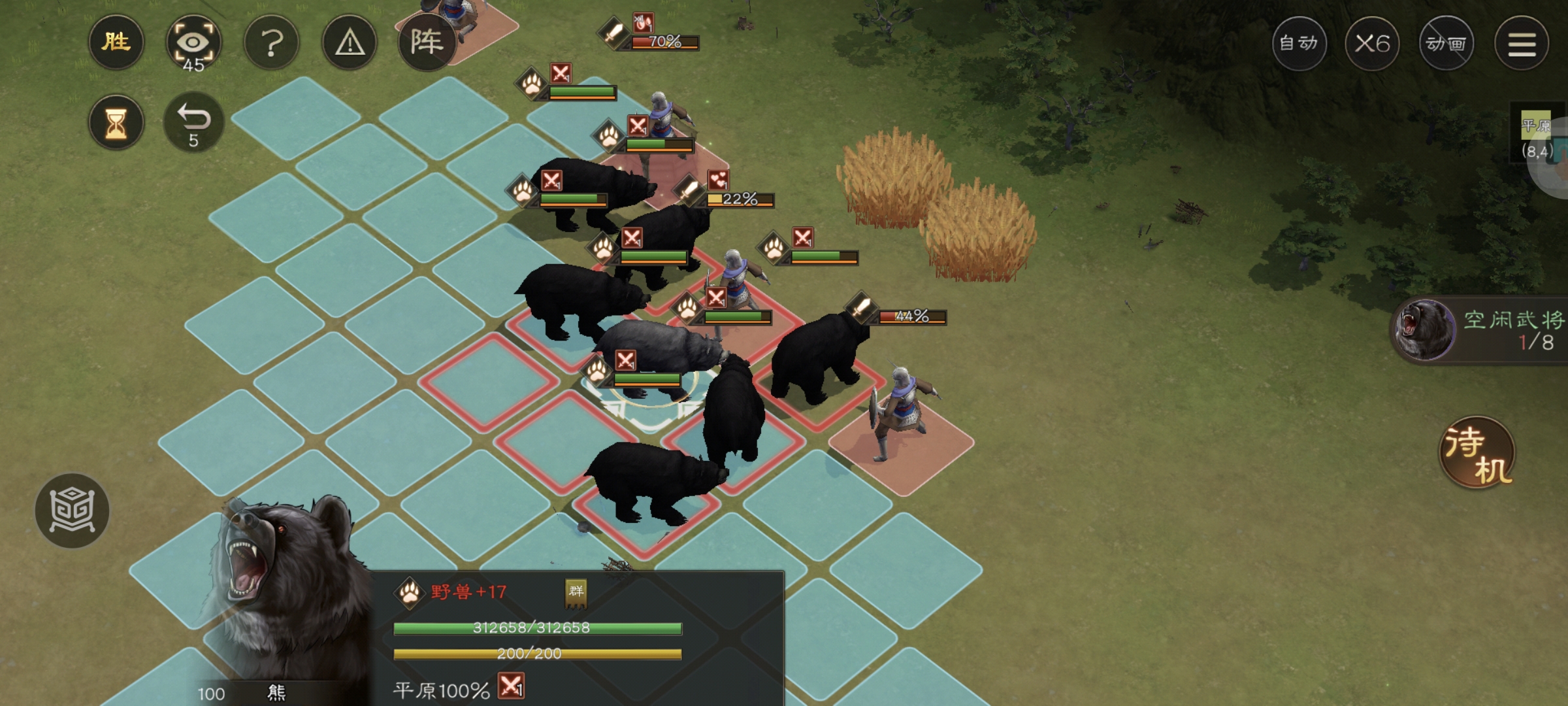
Task: Click the hourglass end-turn button
Action: click(x=116, y=122)
